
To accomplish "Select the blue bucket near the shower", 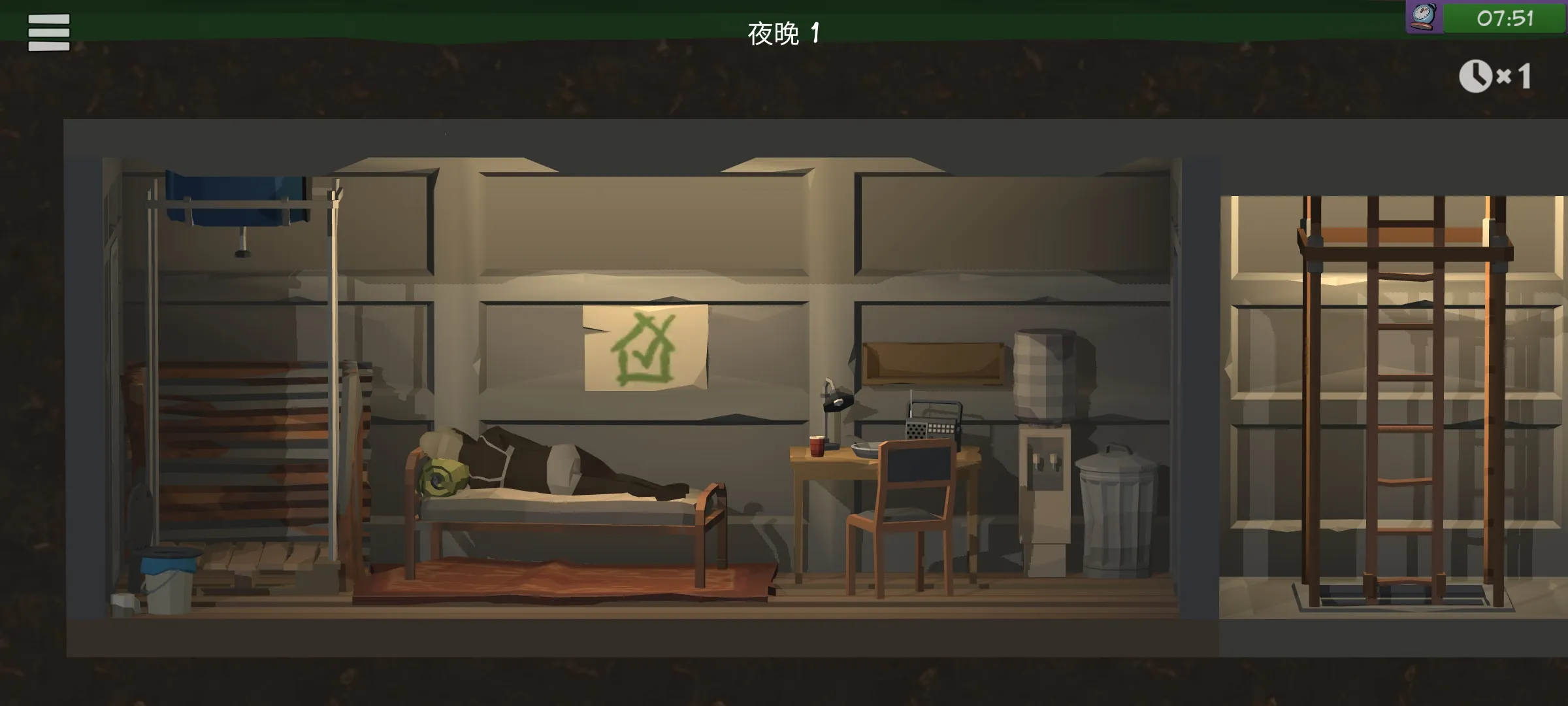I will pyautogui.click(x=169, y=575).
